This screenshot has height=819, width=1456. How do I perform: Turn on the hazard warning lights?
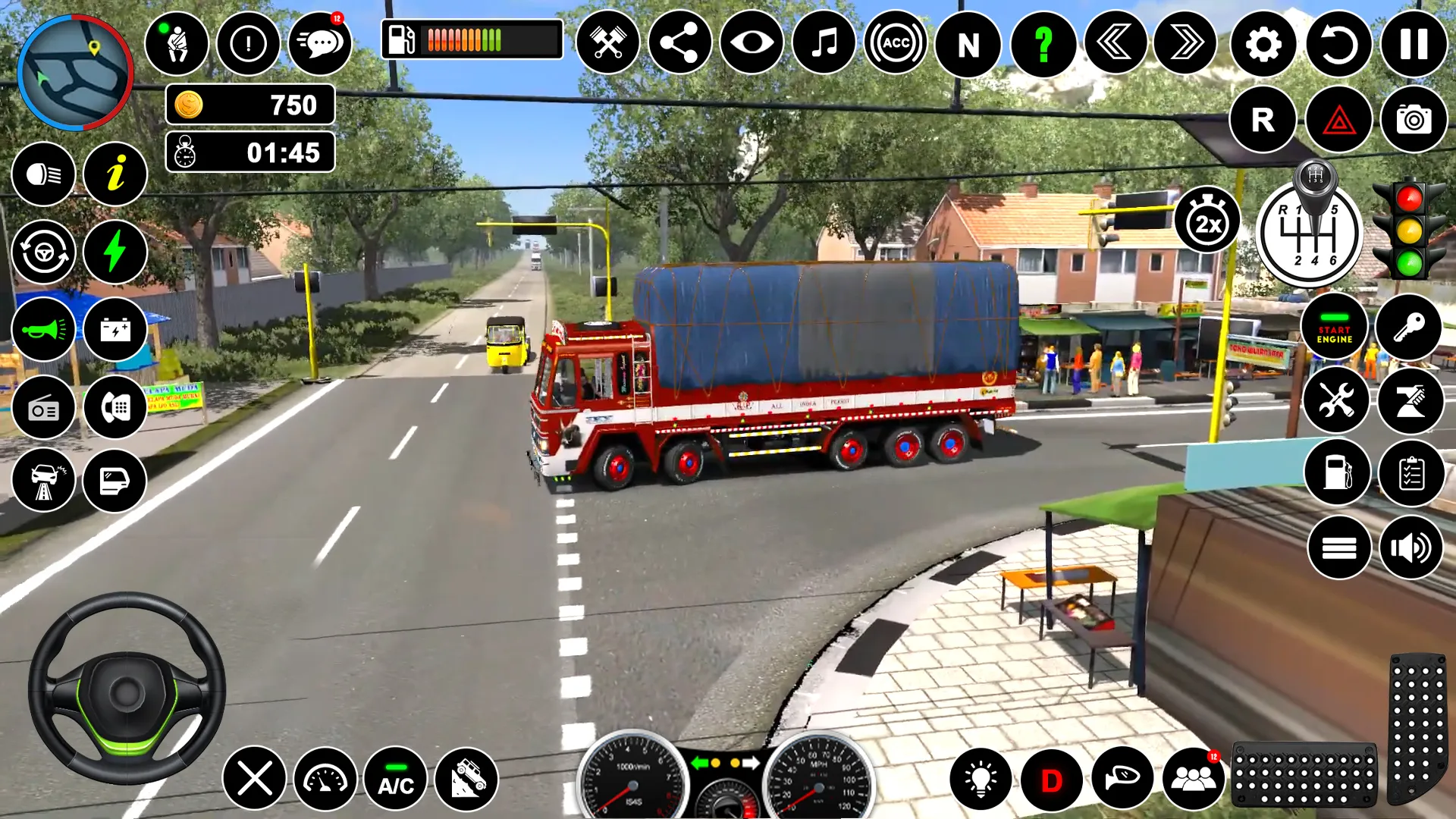pos(1335,119)
